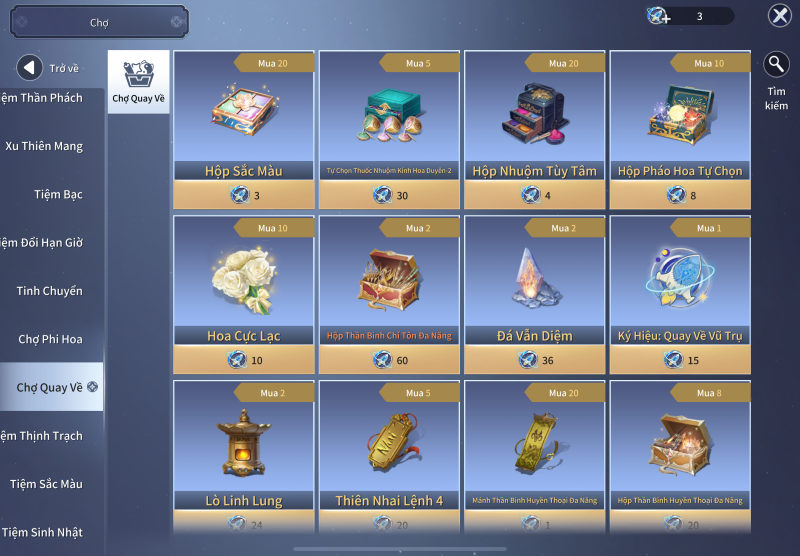Choose the Chợ Phi Hoa category
Viewport: 800px width, 556px height.
pos(50,339)
